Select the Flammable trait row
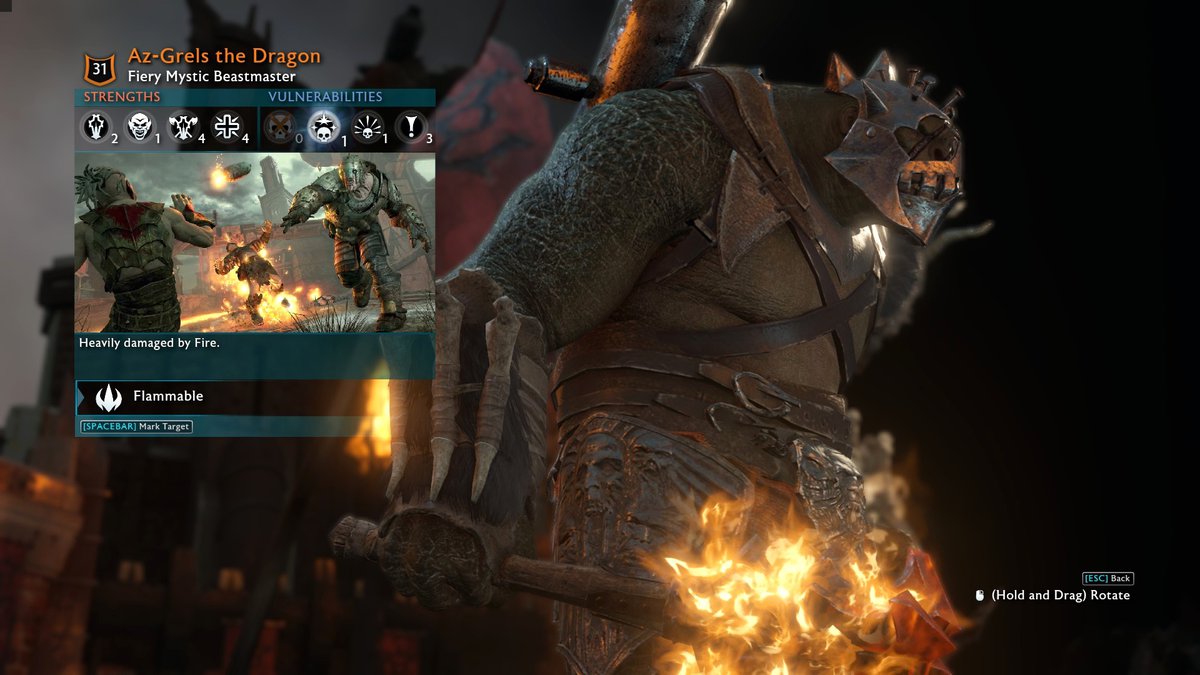The height and width of the screenshot is (675, 1200). [254, 397]
